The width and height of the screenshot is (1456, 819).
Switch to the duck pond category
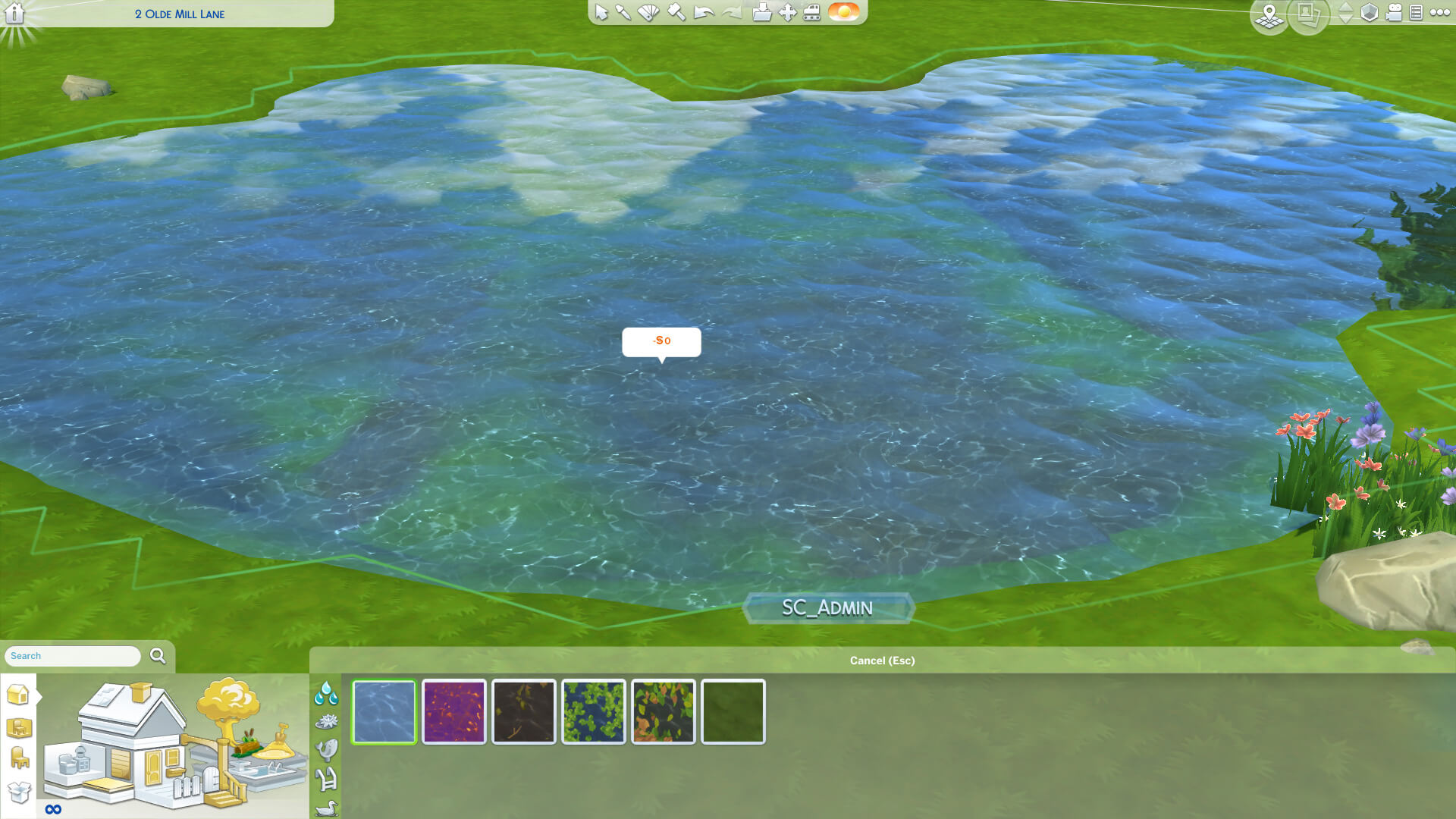click(x=327, y=808)
